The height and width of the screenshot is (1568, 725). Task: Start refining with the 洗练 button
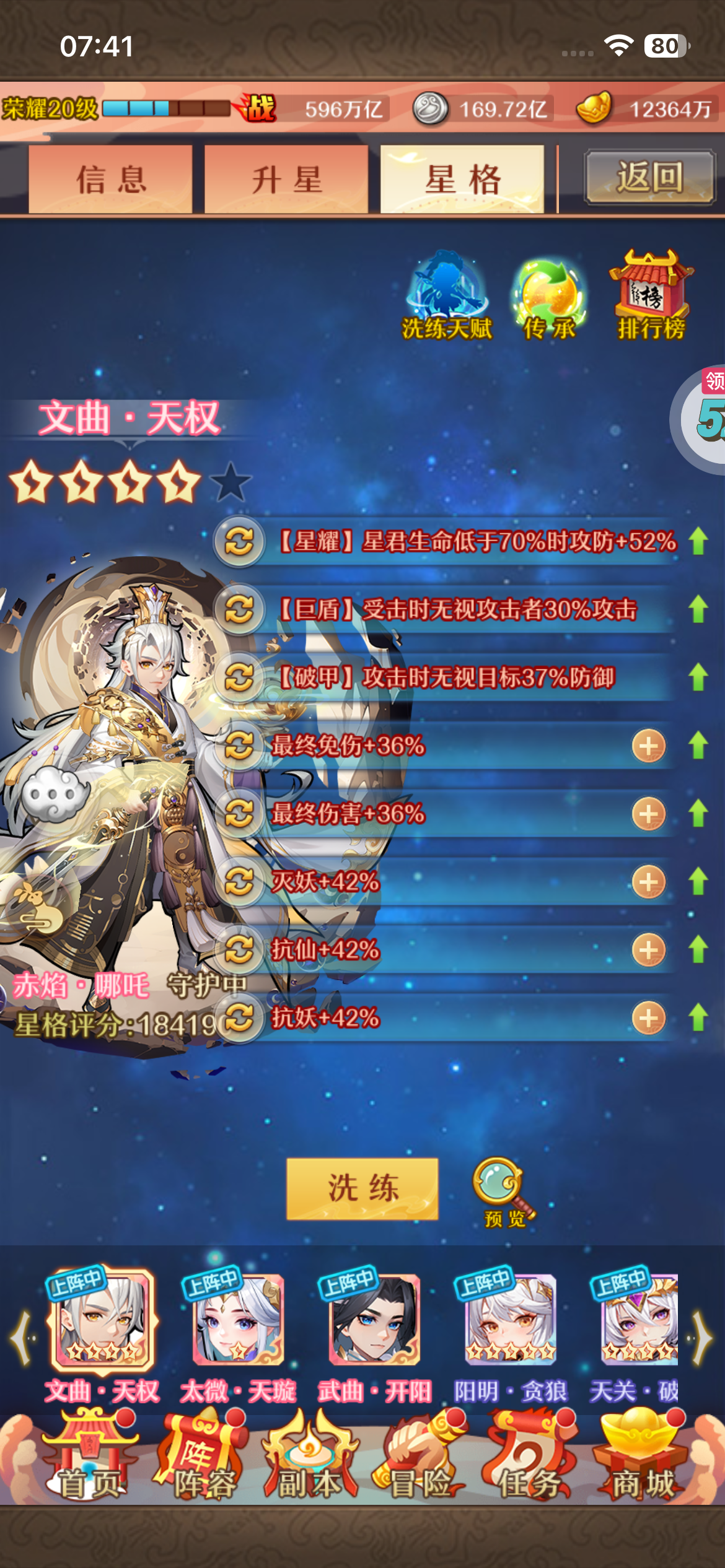click(x=362, y=1188)
